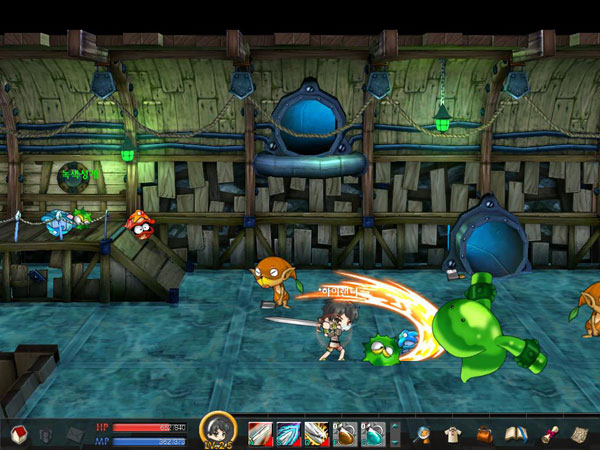Use the cyan mana potion slot

click(372, 433)
